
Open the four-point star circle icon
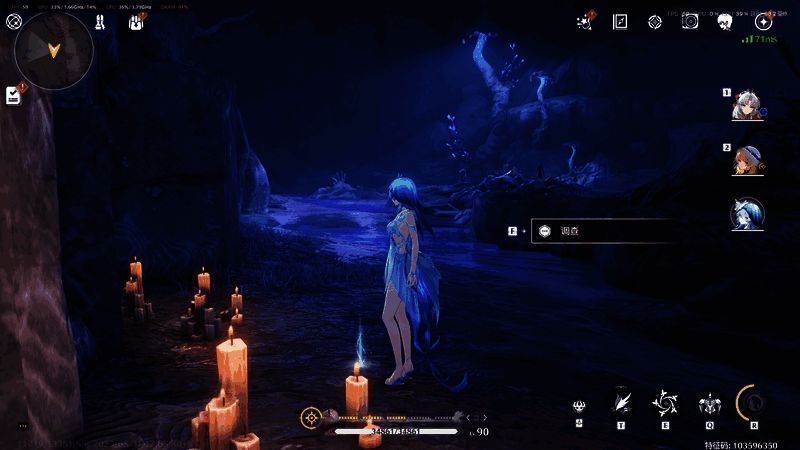coord(763,21)
